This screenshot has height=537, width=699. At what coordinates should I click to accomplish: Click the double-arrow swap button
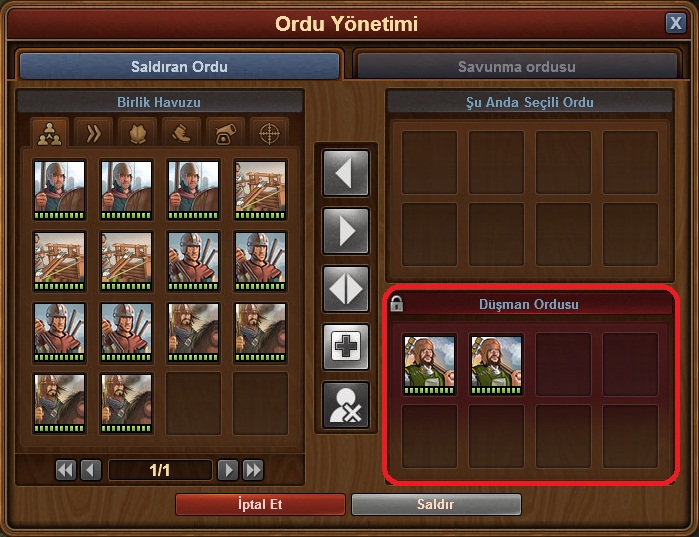pos(345,289)
